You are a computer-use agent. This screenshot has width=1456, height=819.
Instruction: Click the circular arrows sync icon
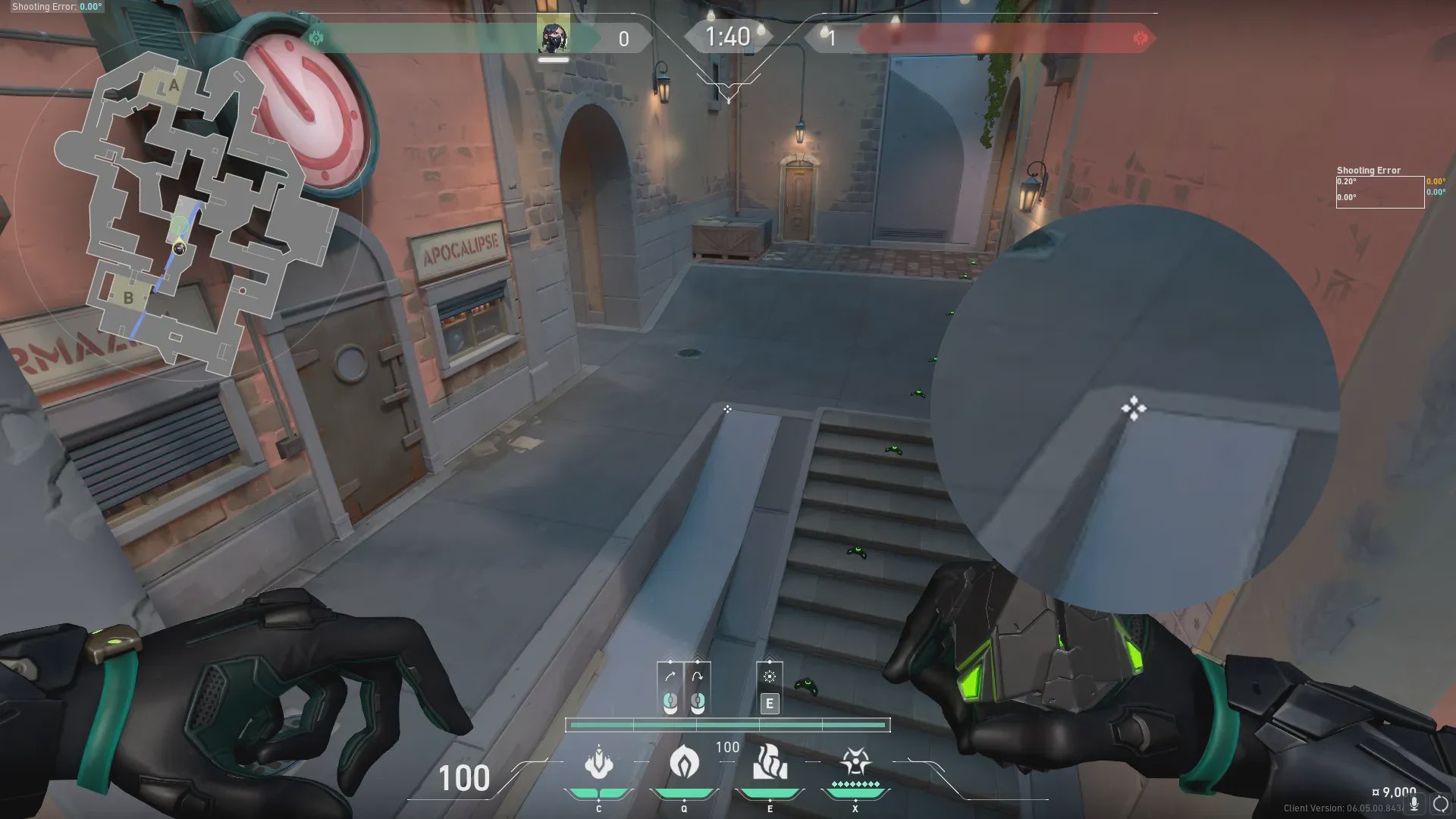(1440, 804)
